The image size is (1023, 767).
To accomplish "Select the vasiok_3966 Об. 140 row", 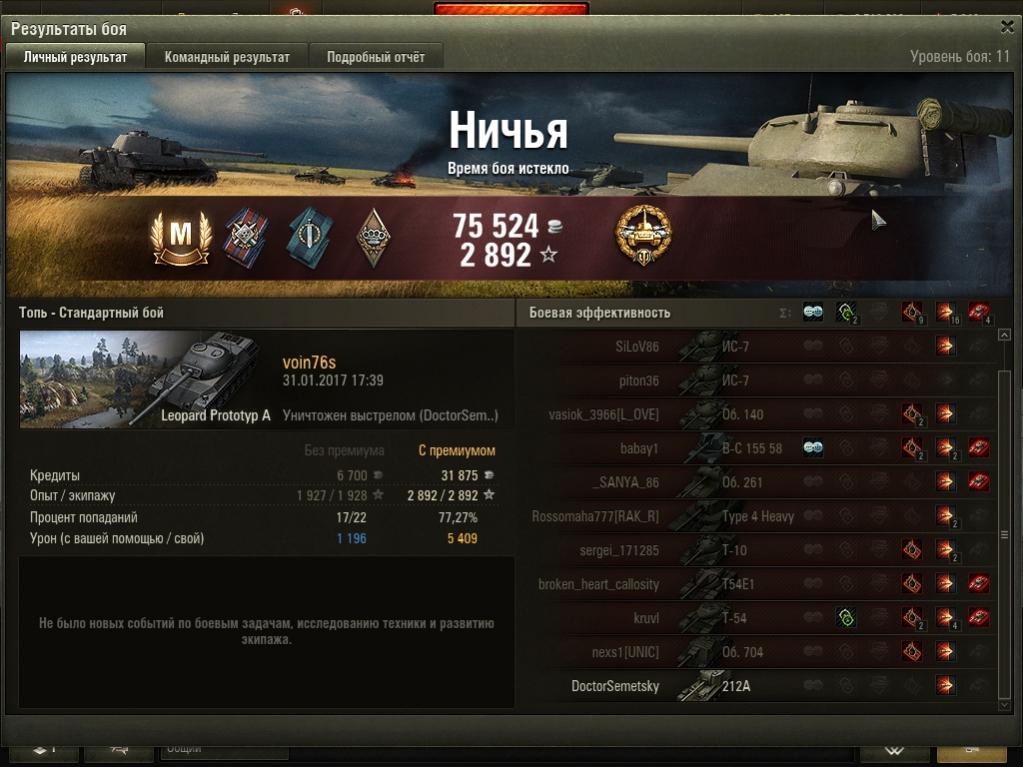I will (760, 414).
